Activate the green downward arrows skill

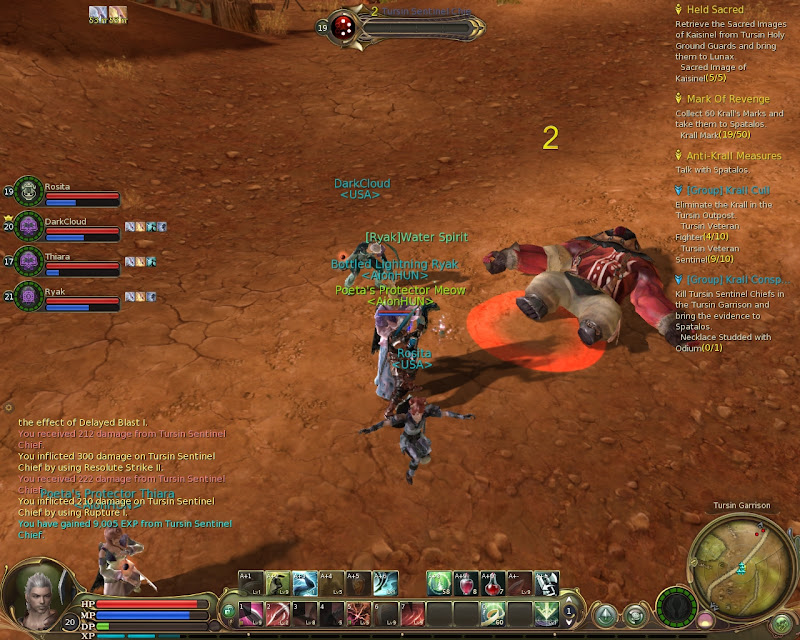(547, 612)
